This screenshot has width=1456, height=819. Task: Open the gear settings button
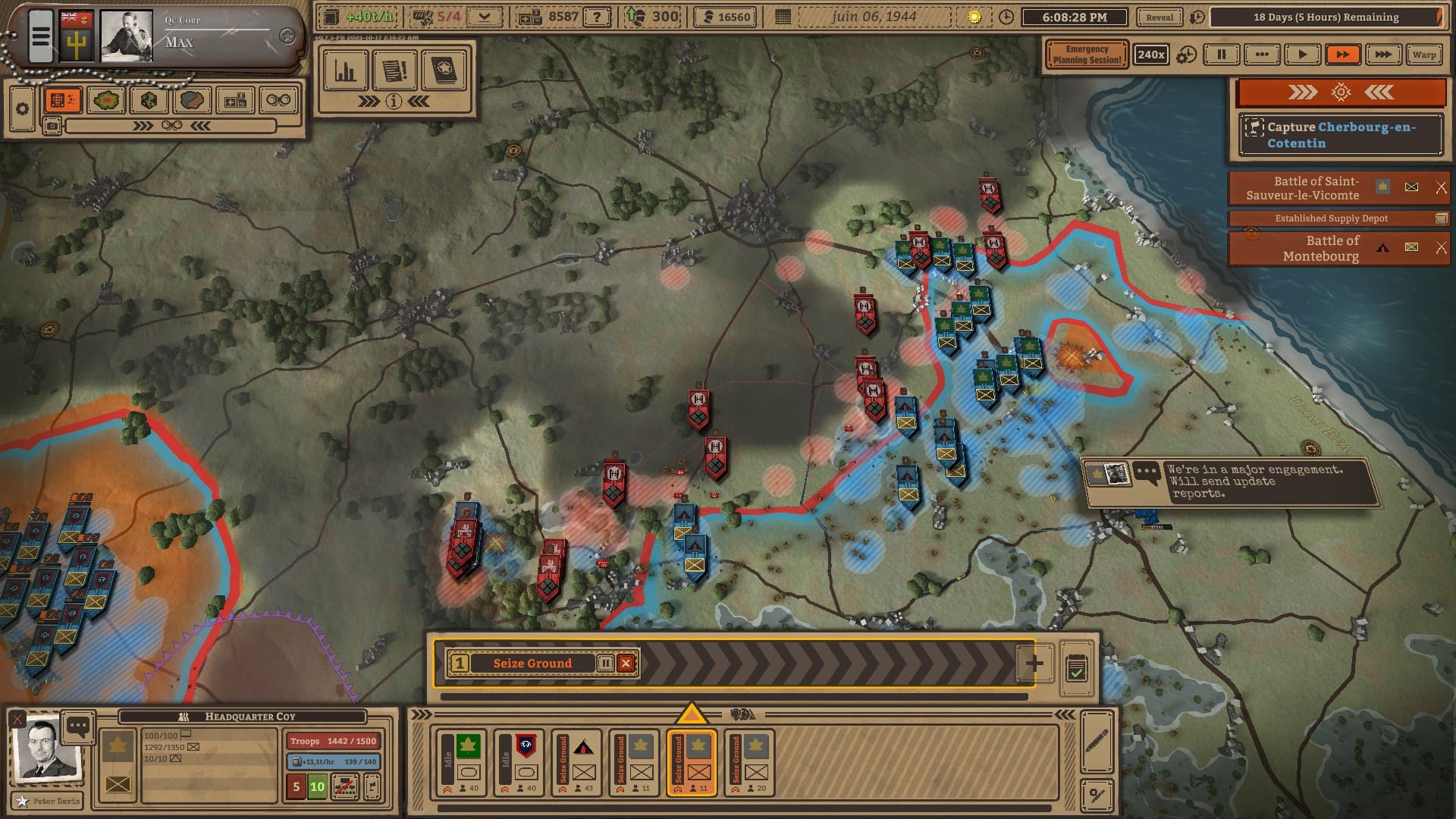[x=22, y=109]
